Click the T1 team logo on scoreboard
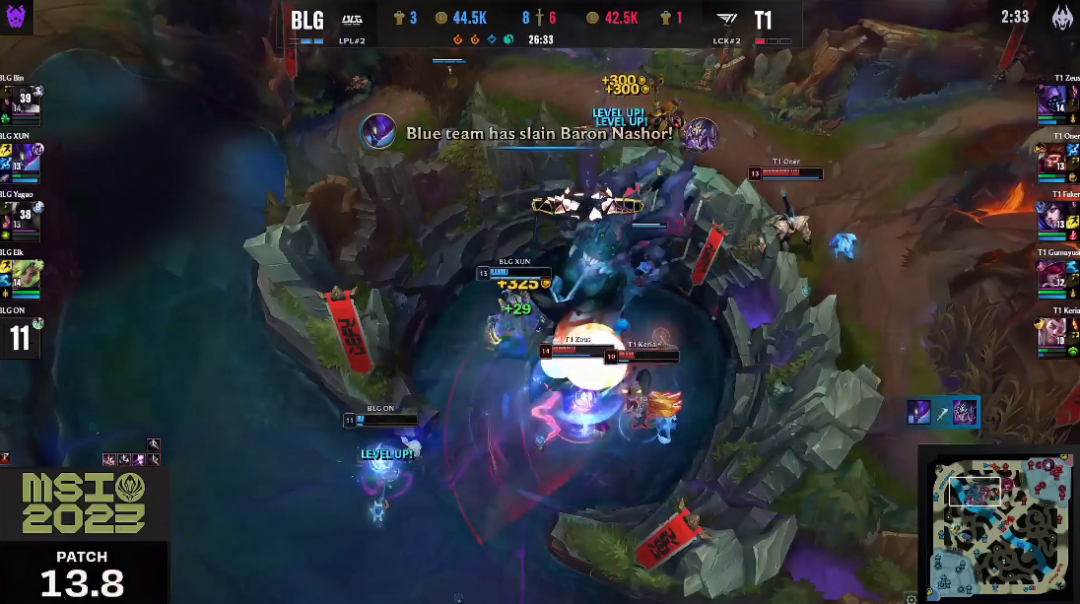 pyautogui.click(x=727, y=20)
